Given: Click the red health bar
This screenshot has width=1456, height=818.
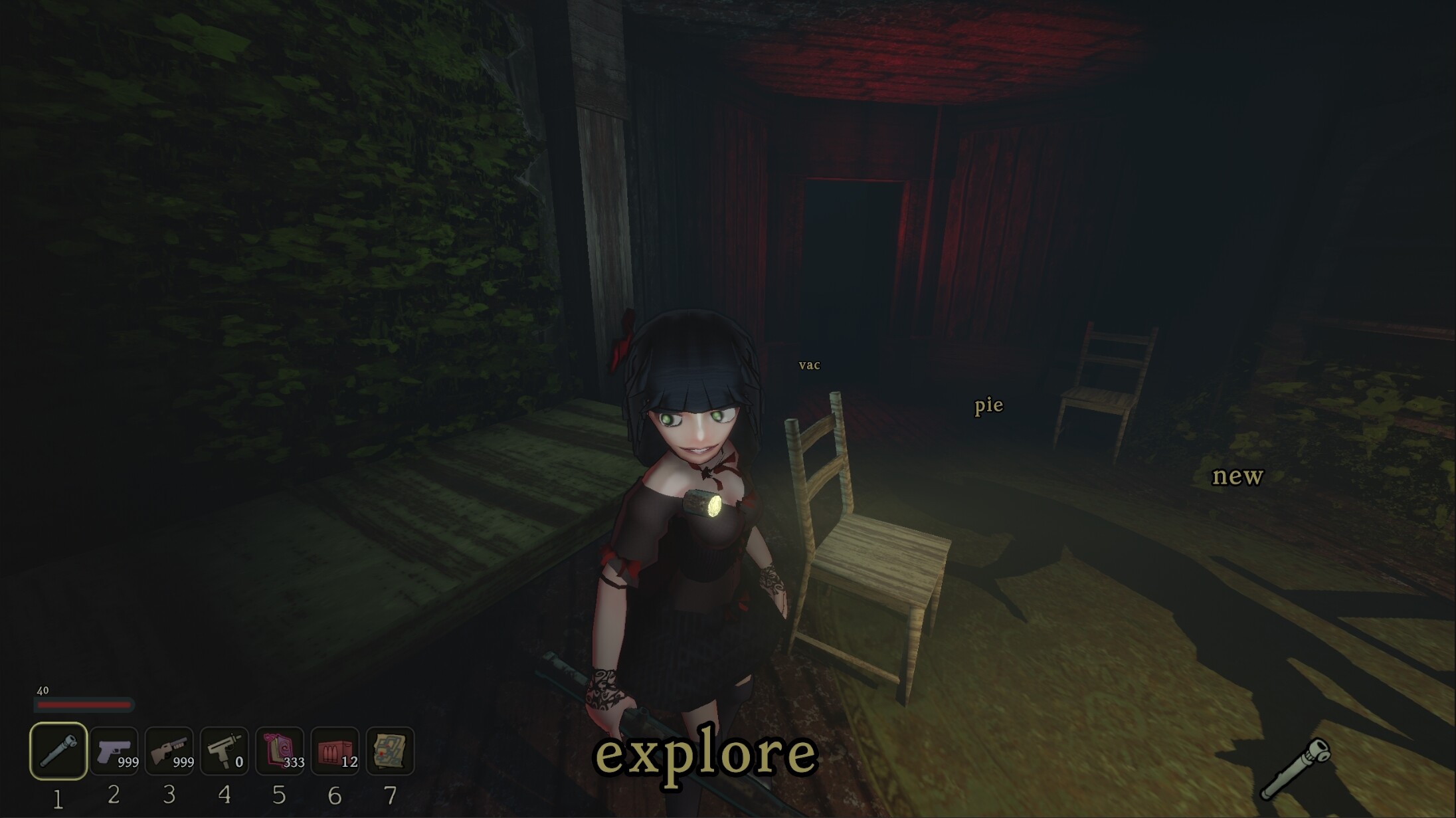Looking at the screenshot, I should [83, 706].
